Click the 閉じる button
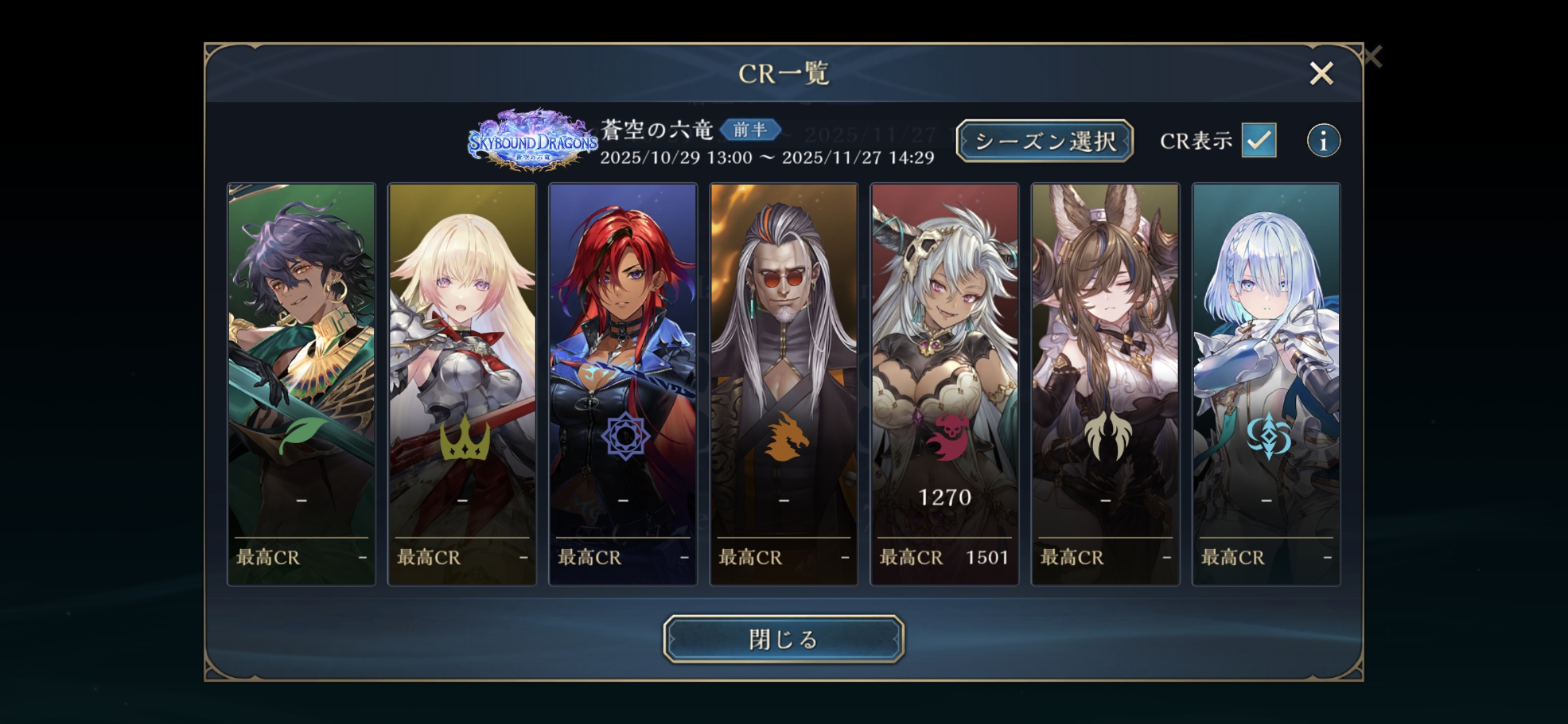 (x=783, y=639)
